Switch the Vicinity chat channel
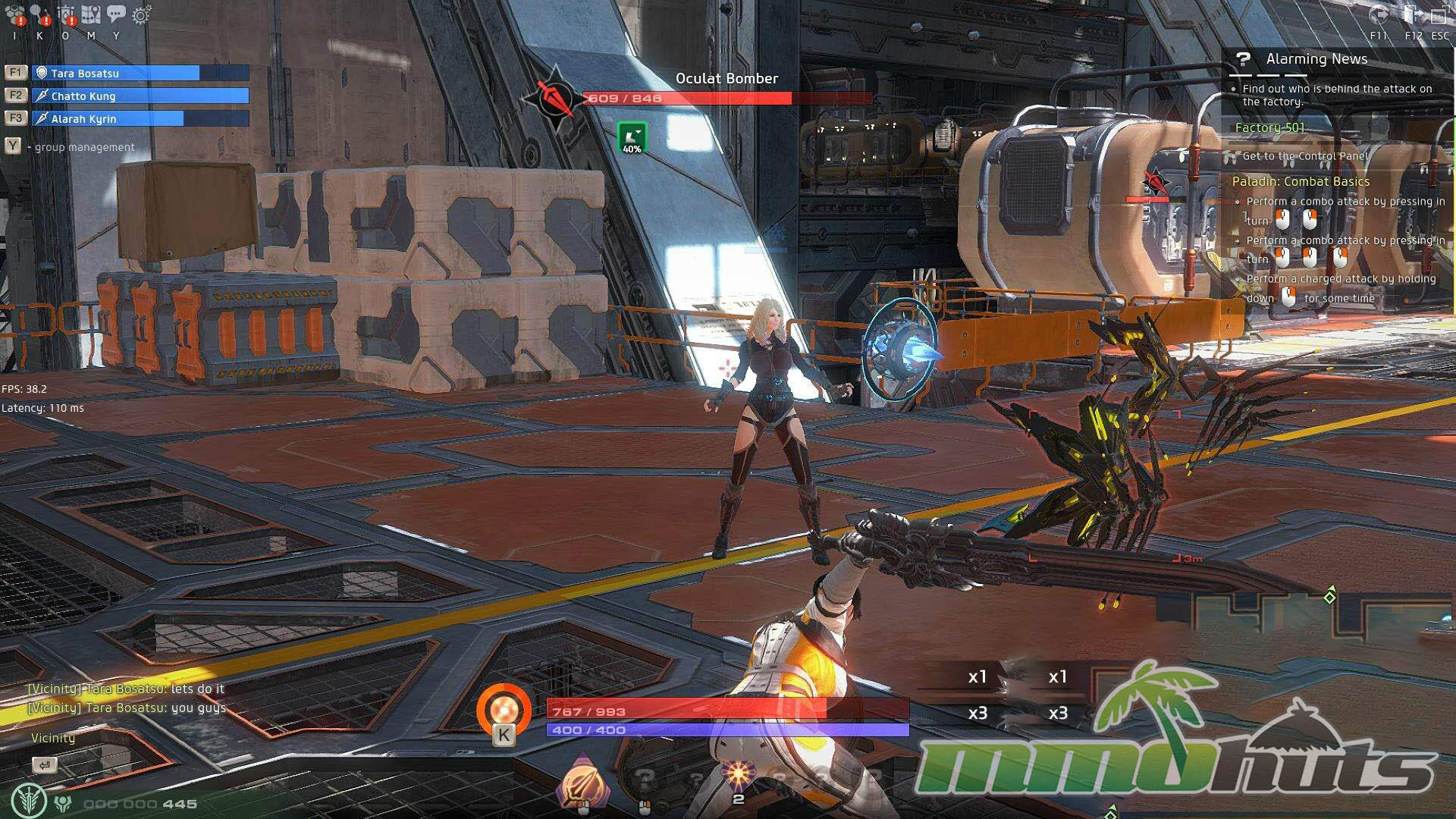The height and width of the screenshot is (819, 1456). [x=53, y=738]
